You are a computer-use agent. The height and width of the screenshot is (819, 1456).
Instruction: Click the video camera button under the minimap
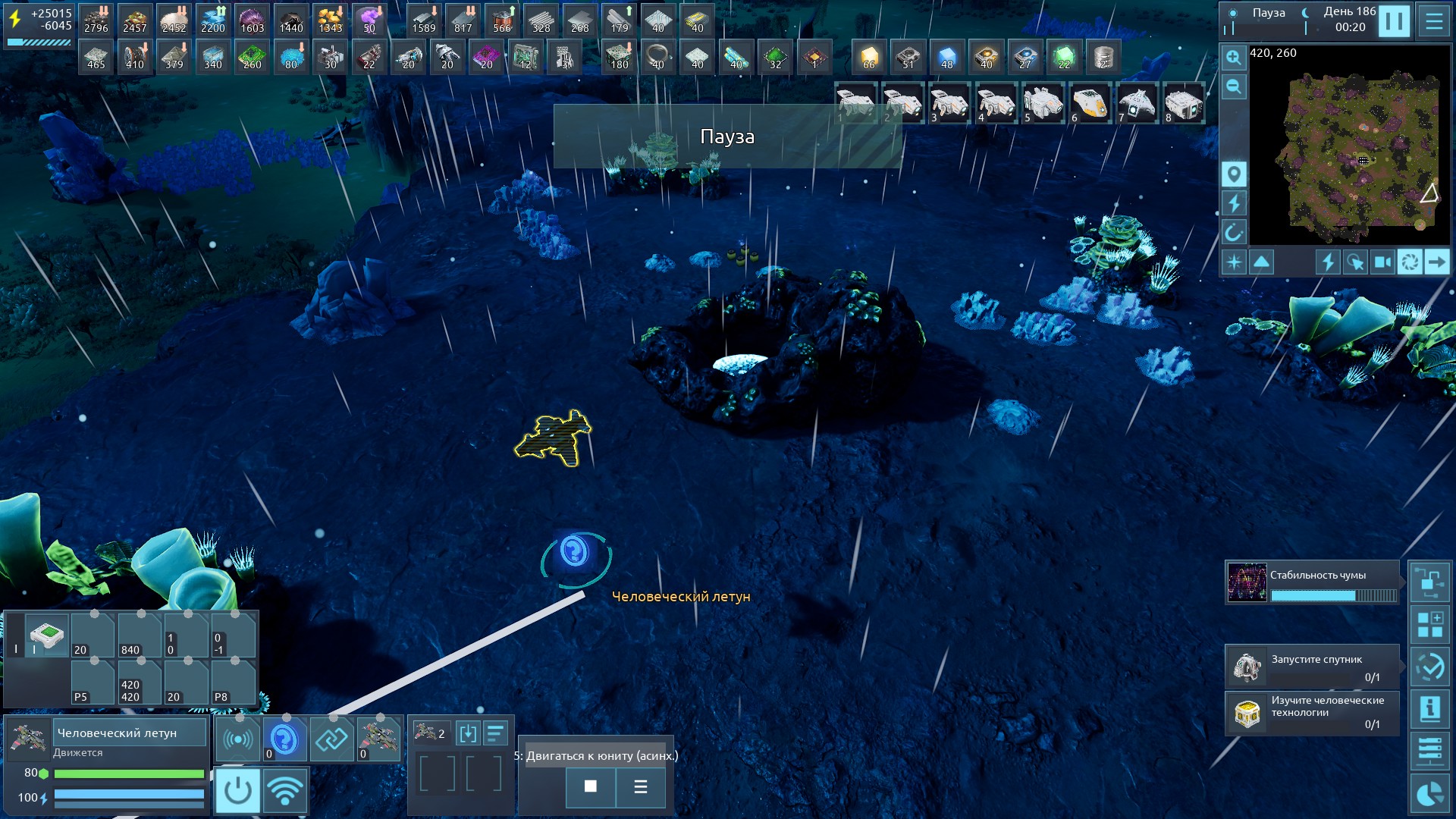click(1382, 262)
